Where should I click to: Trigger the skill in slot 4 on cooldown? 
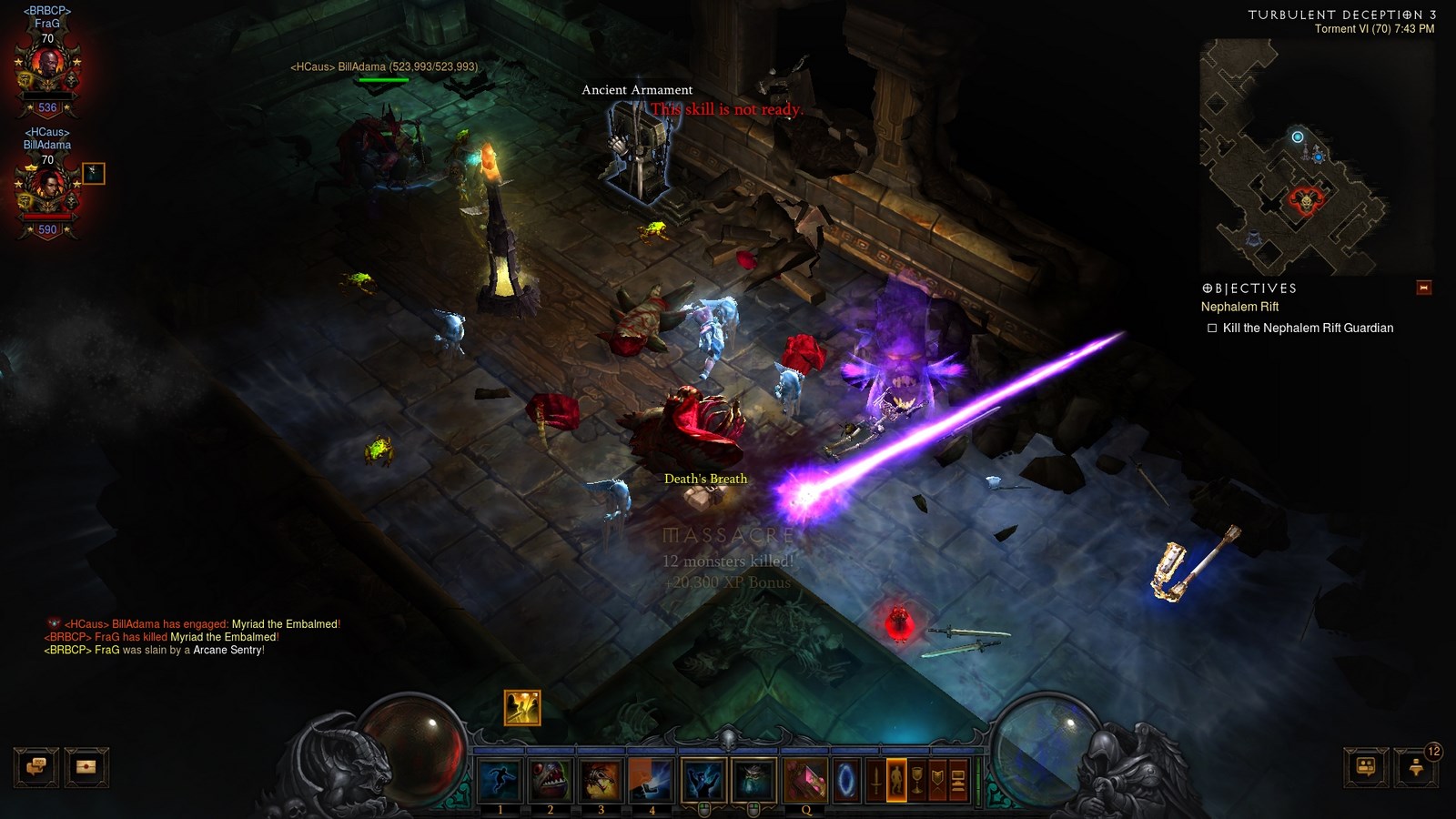coord(651,780)
